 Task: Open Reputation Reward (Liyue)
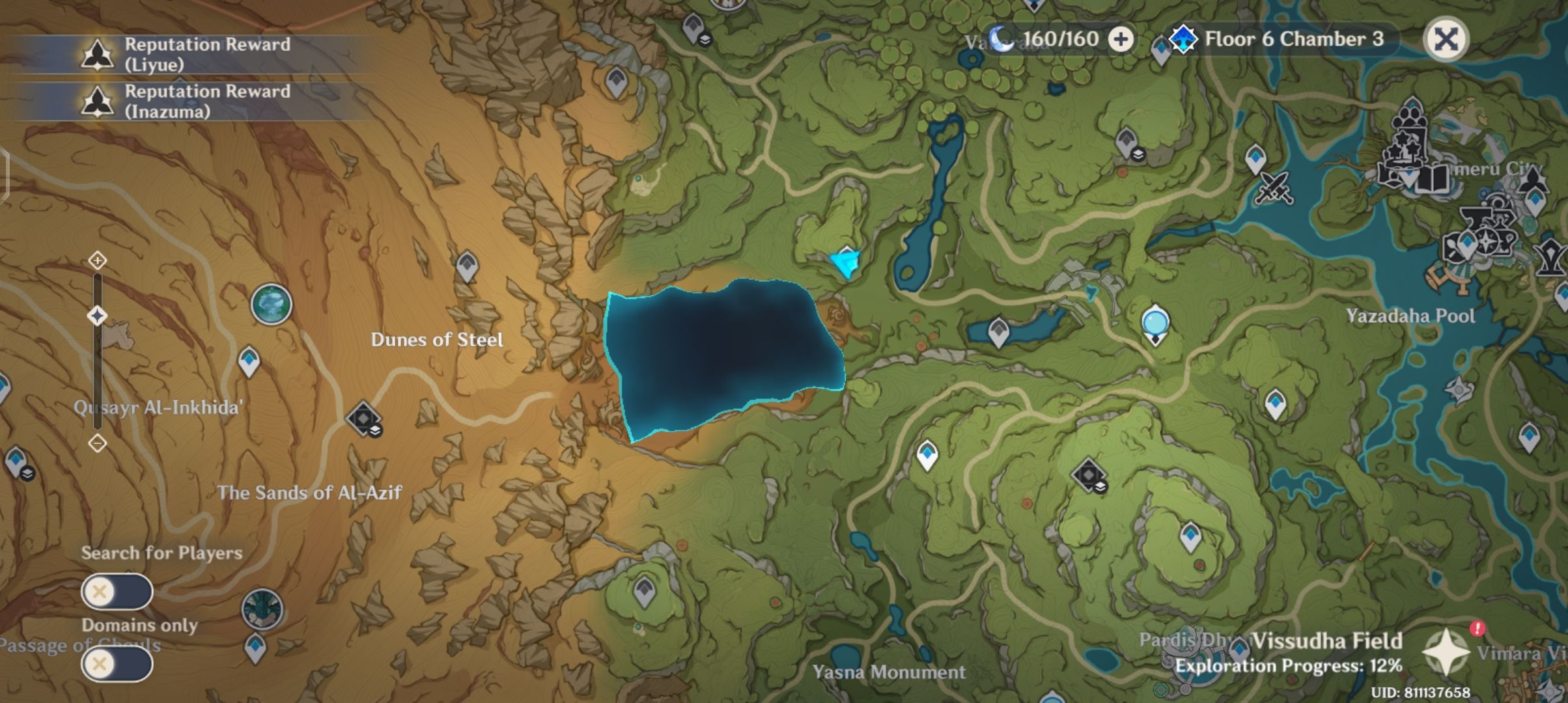195,53
